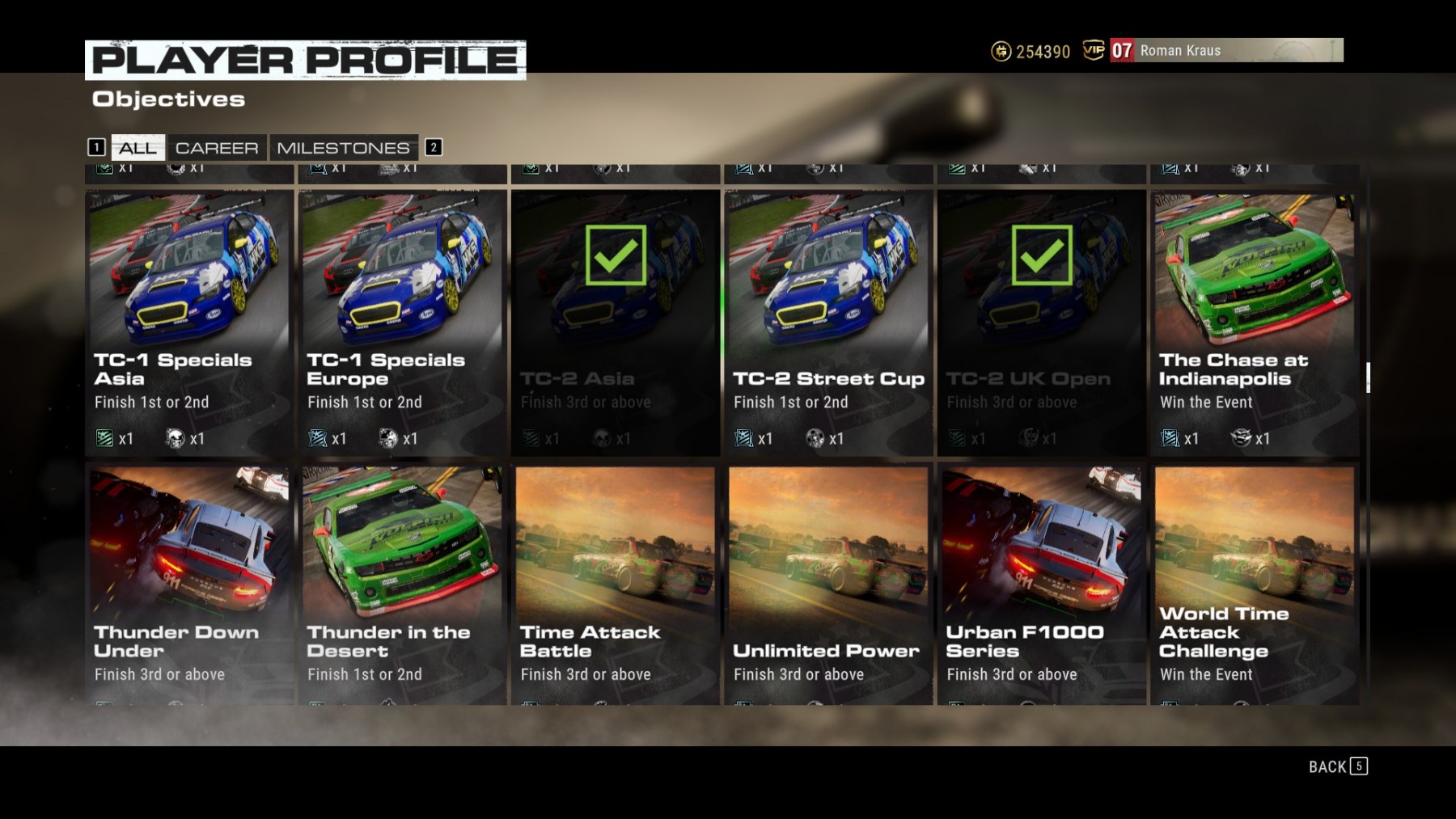Click the BACK button
The image size is (1456, 819).
[1337, 766]
